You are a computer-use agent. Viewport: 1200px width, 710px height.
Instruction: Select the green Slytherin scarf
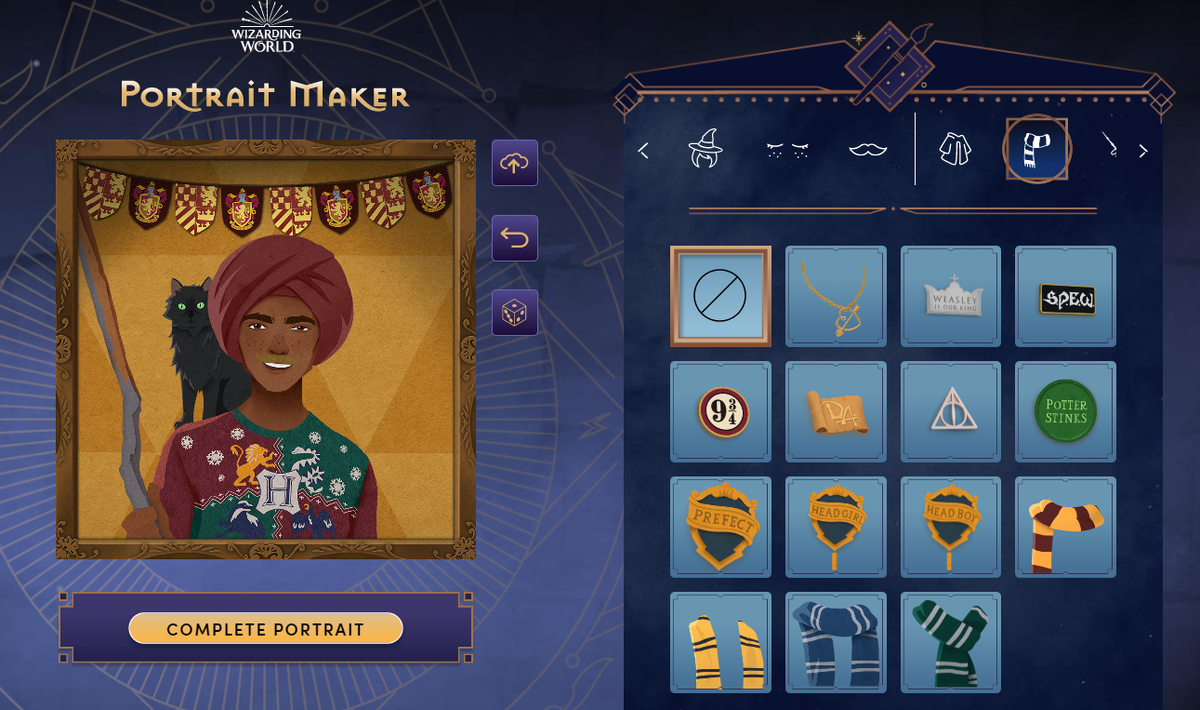(x=950, y=642)
